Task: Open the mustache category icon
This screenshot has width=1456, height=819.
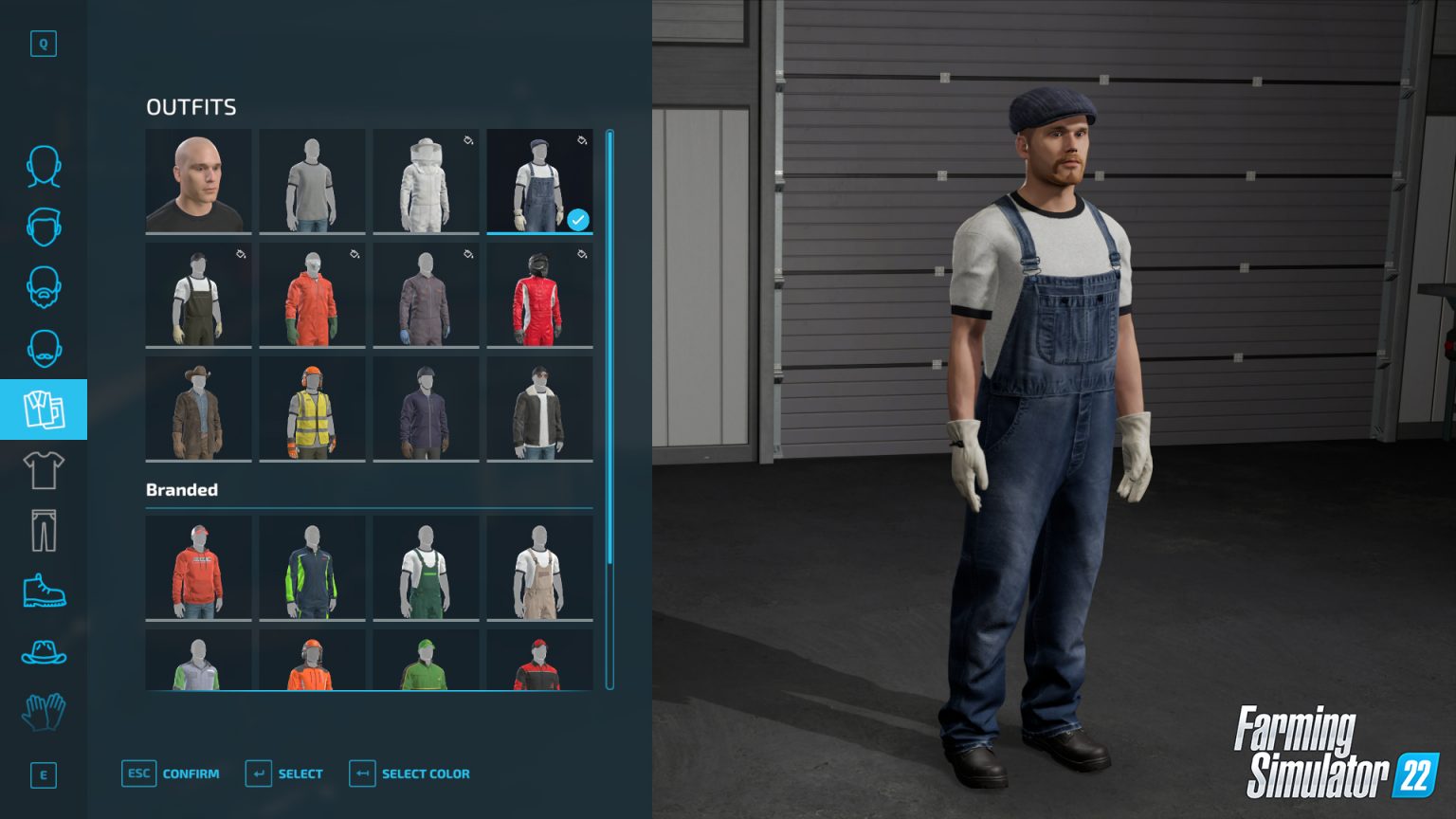Action: (44, 349)
